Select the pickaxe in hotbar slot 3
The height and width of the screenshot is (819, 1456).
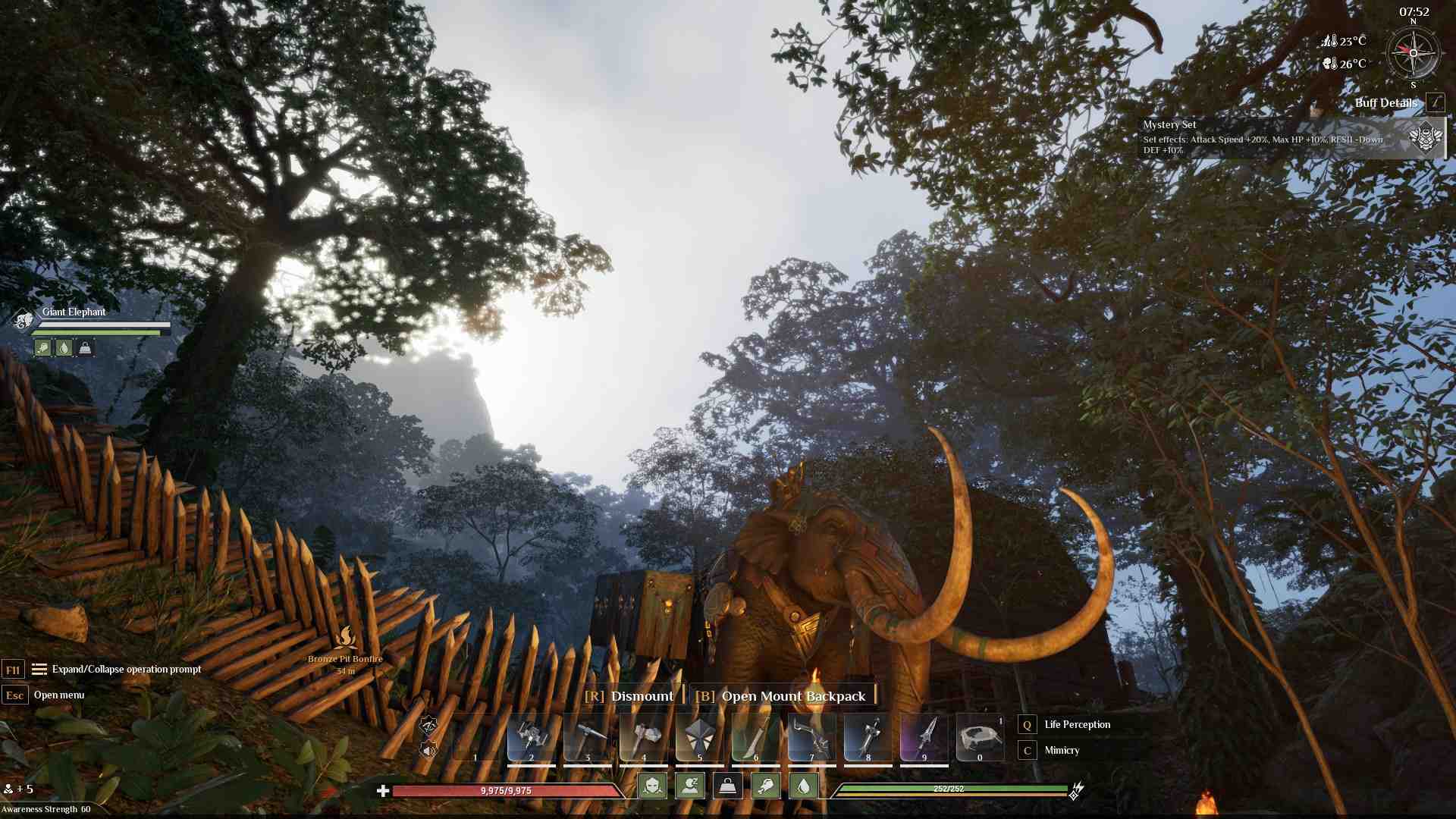click(588, 734)
